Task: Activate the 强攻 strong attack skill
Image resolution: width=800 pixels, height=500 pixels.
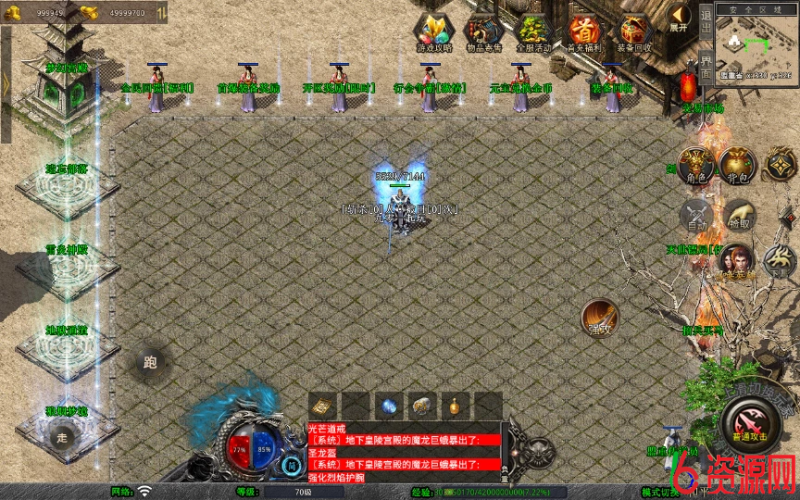Action: 600,317
